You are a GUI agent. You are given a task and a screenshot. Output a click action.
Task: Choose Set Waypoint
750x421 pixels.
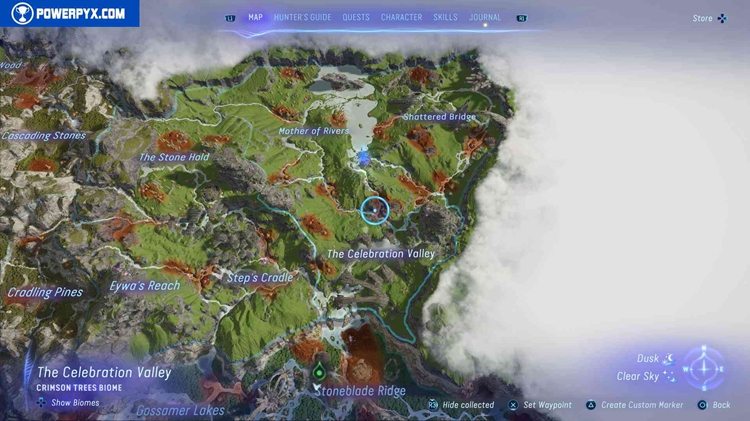(x=539, y=405)
